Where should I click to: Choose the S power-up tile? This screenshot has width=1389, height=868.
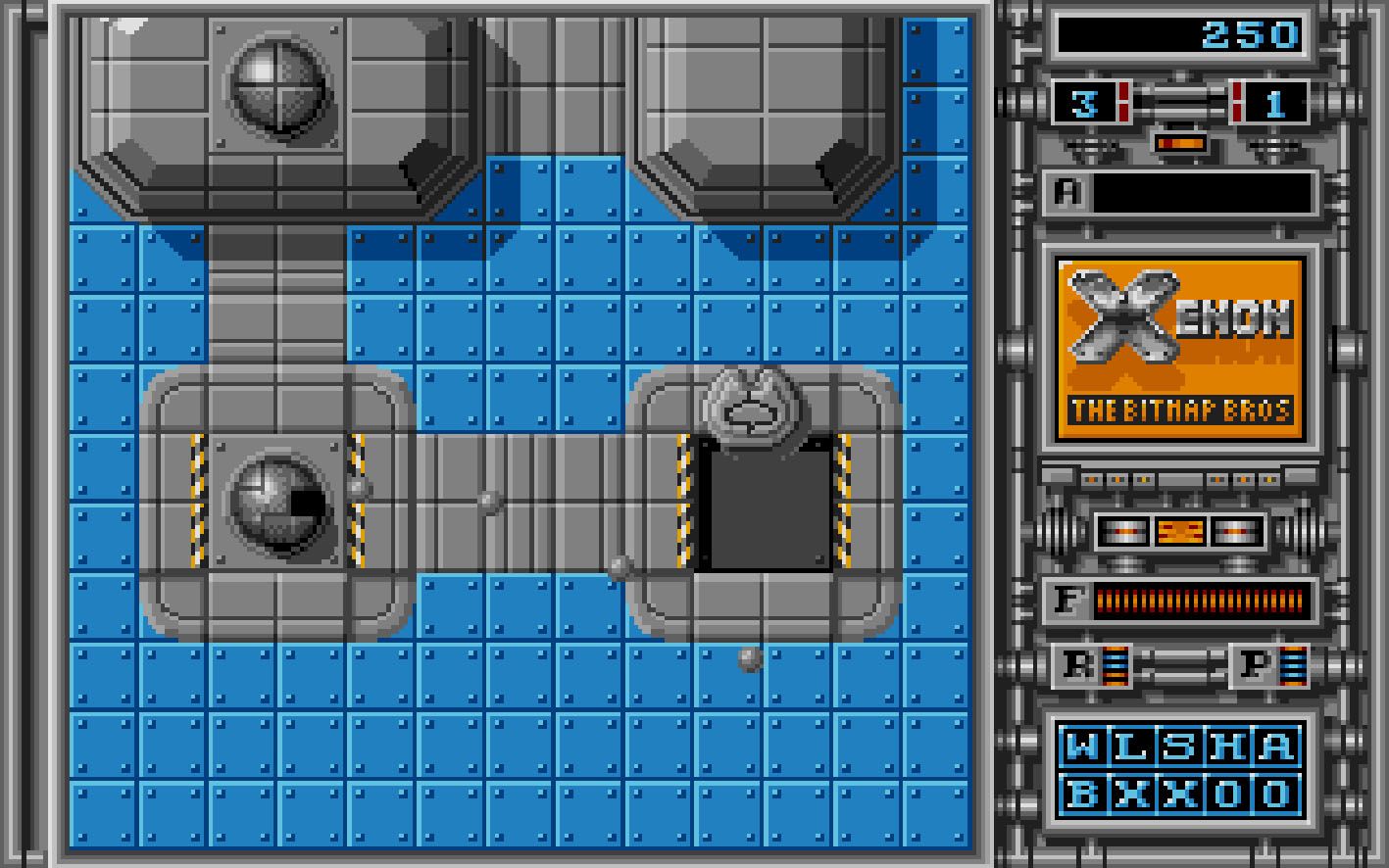pyautogui.click(x=1178, y=747)
